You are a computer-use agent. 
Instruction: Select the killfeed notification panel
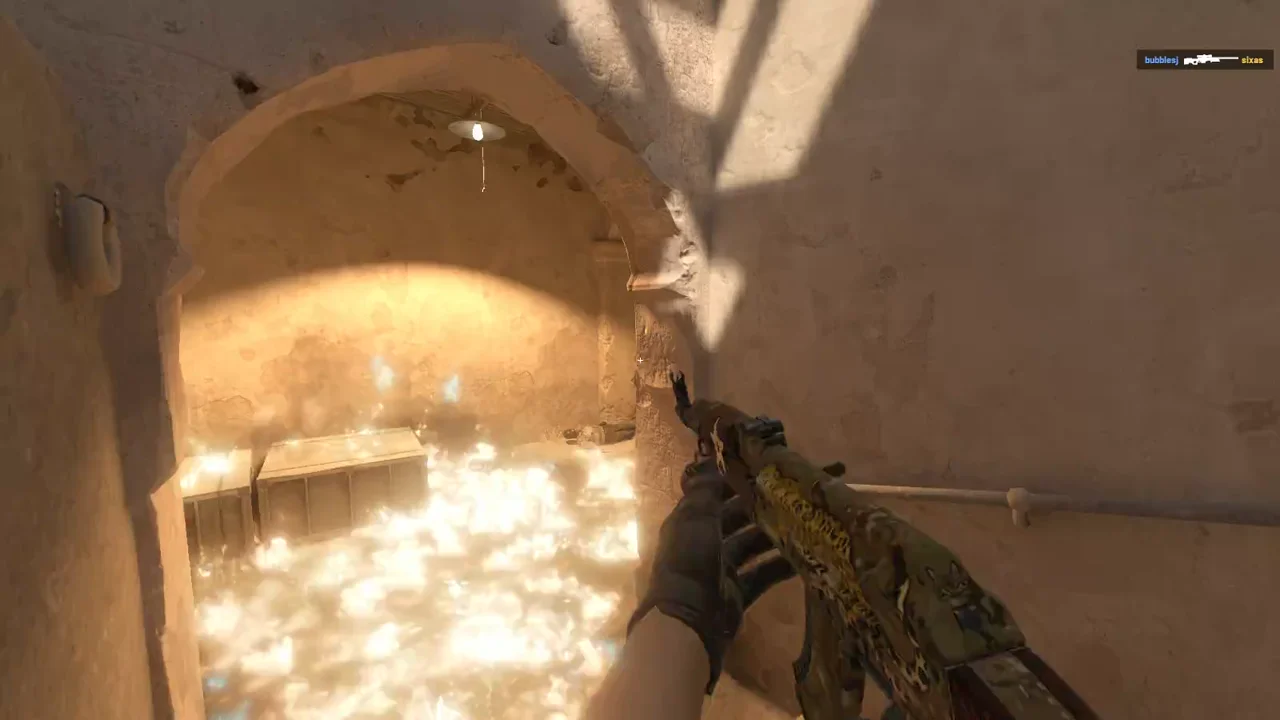pyautogui.click(x=1203, y=59)
